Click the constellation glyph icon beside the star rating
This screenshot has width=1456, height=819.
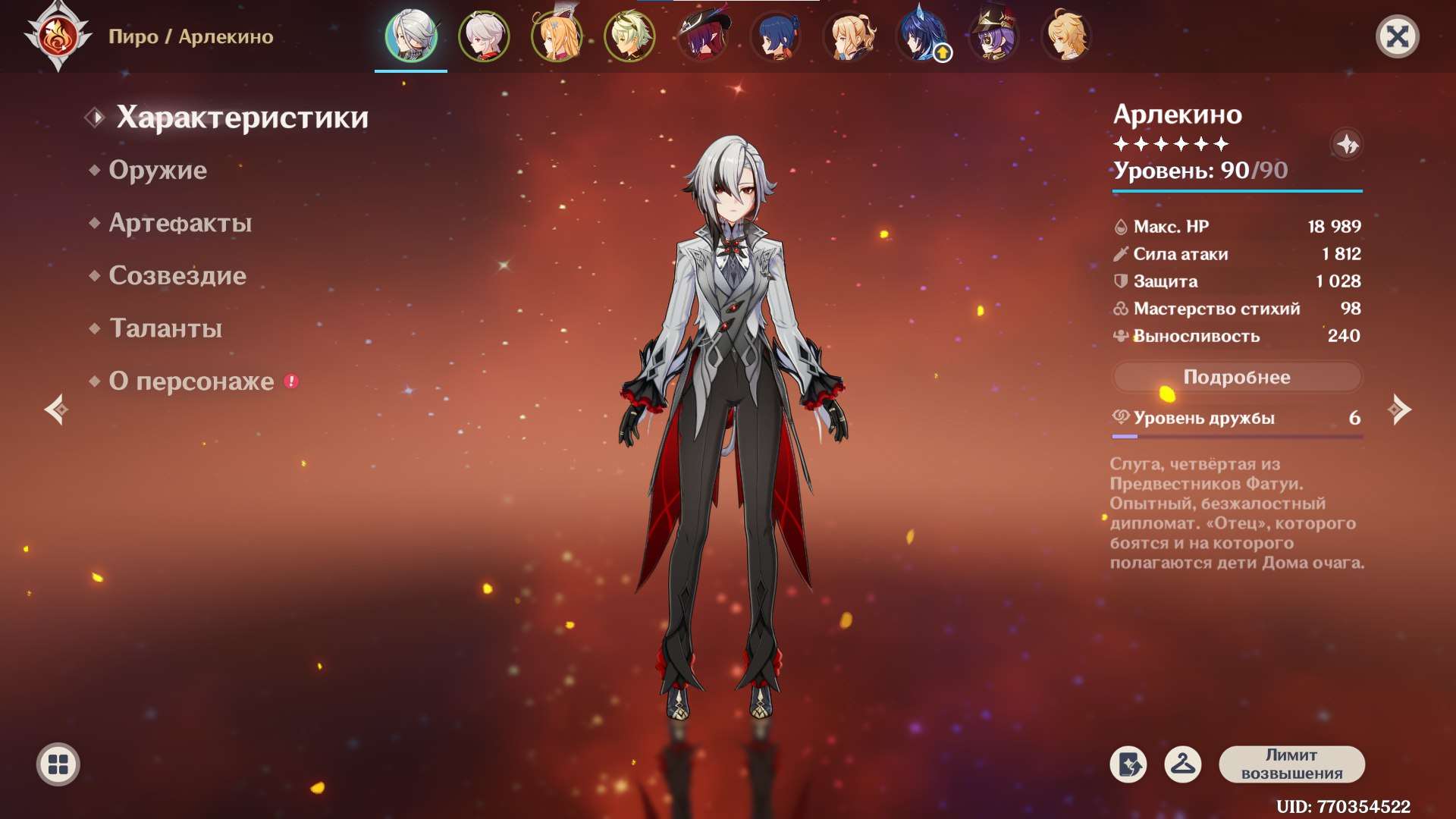pos(1348,144)
